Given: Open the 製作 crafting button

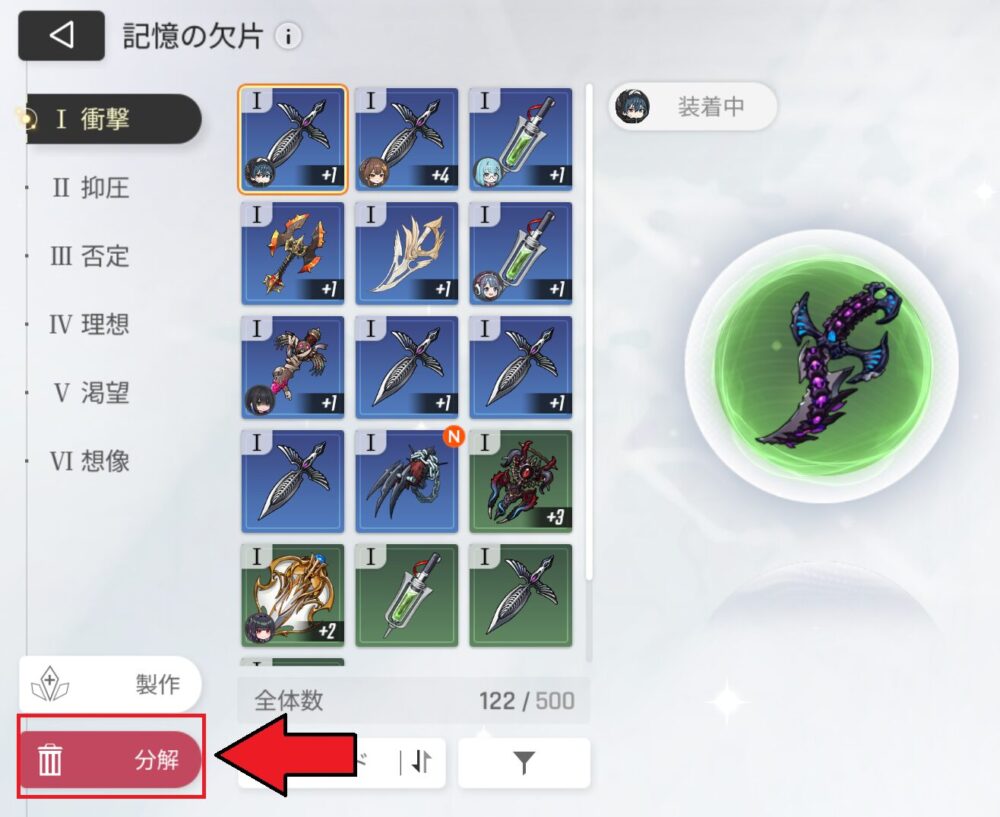Looking at the screenshot, I should [110, 684].
